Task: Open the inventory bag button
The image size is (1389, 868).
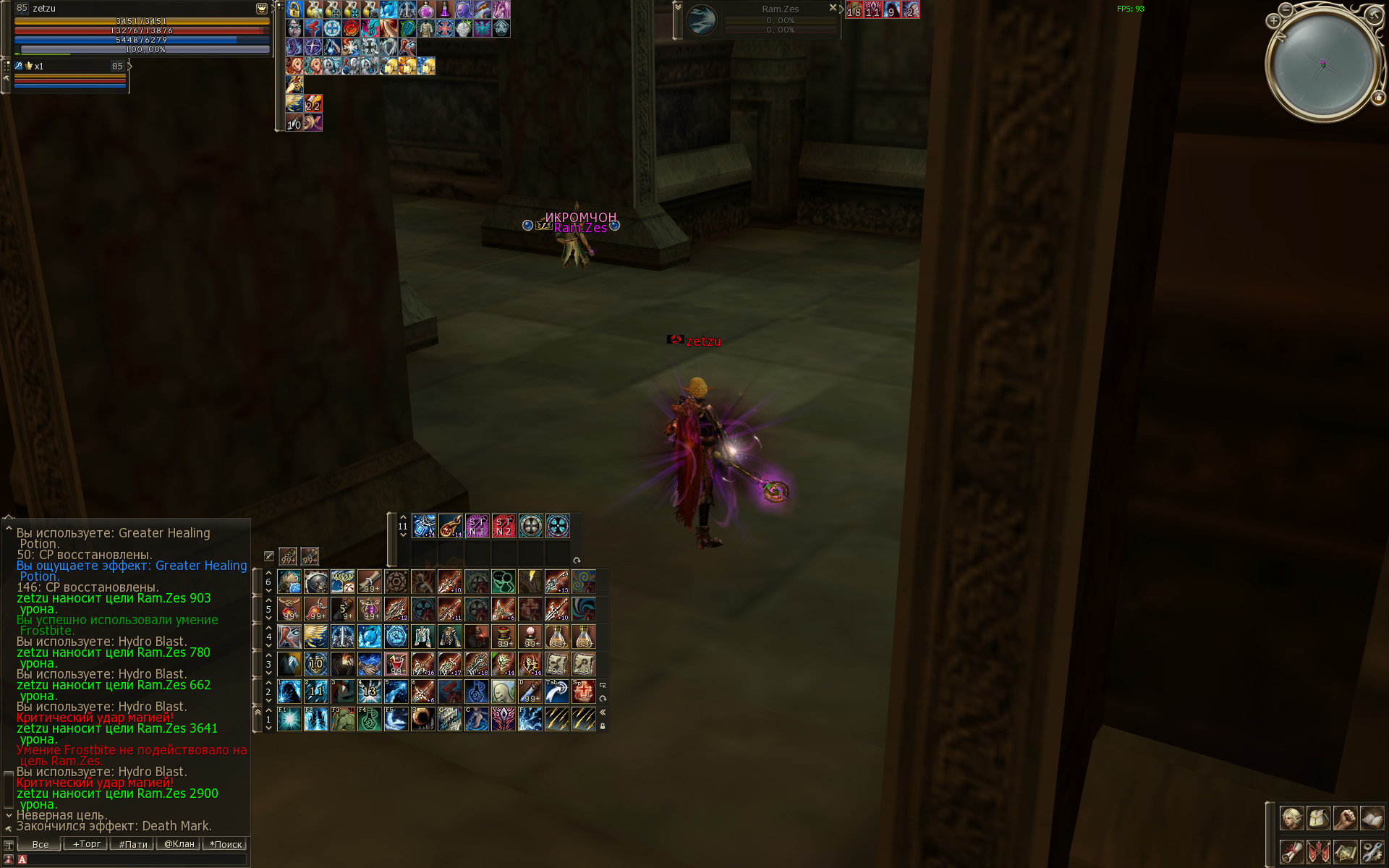Action: pos(1318,818)
